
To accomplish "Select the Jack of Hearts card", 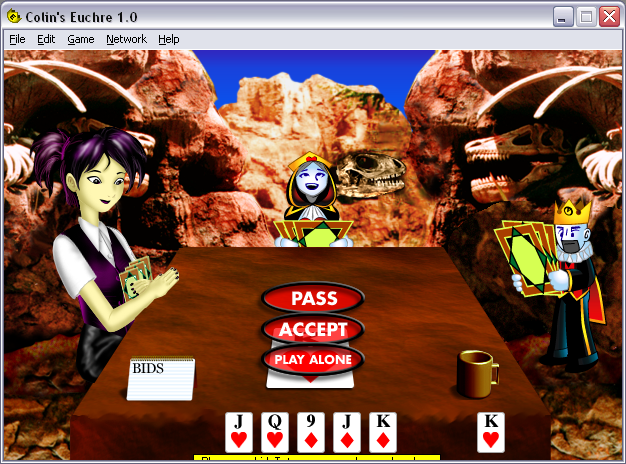I will tap(239, 432).
